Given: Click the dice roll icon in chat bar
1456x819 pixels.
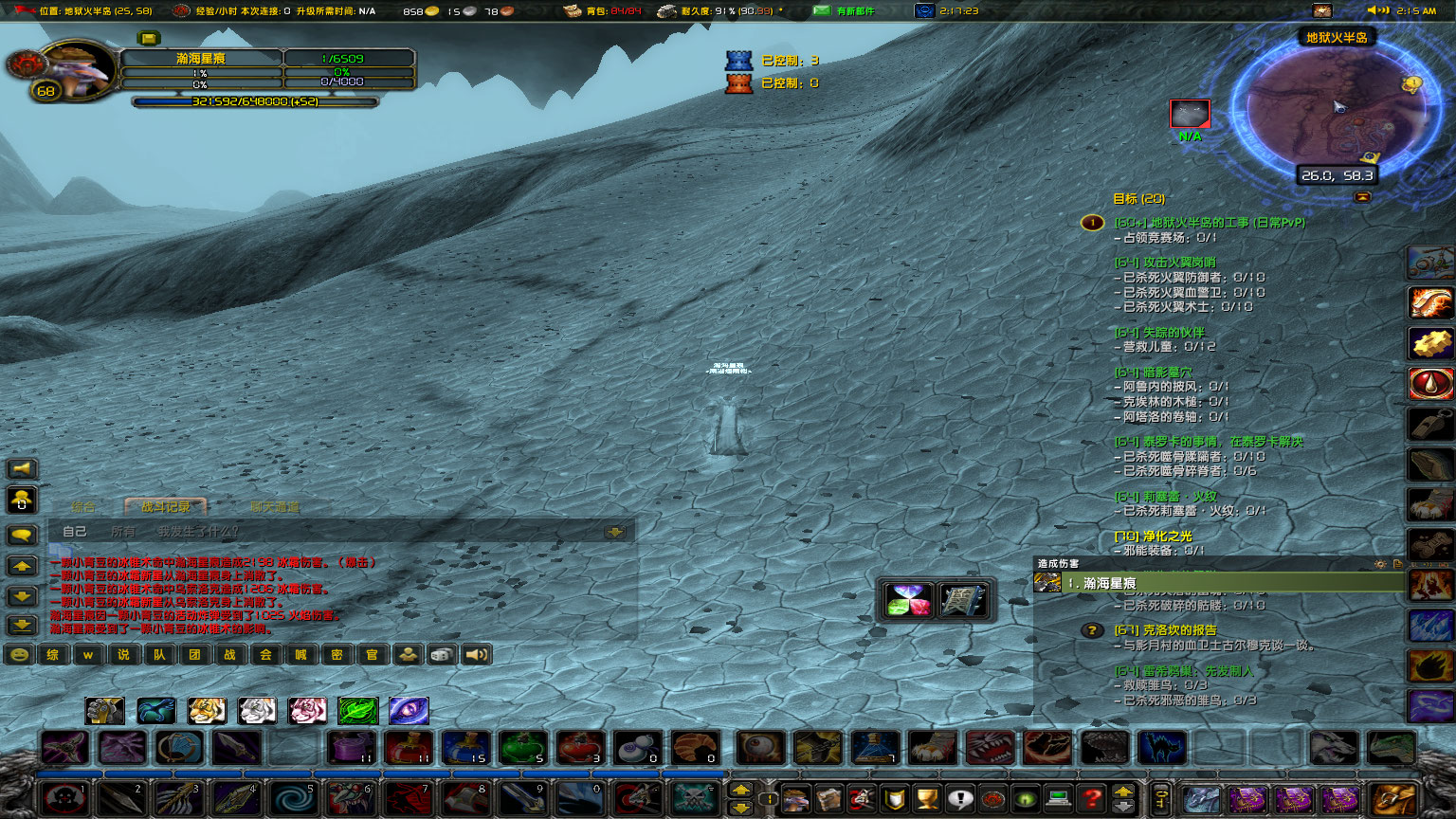Looking at the screenshot, I should pos(442,654).
